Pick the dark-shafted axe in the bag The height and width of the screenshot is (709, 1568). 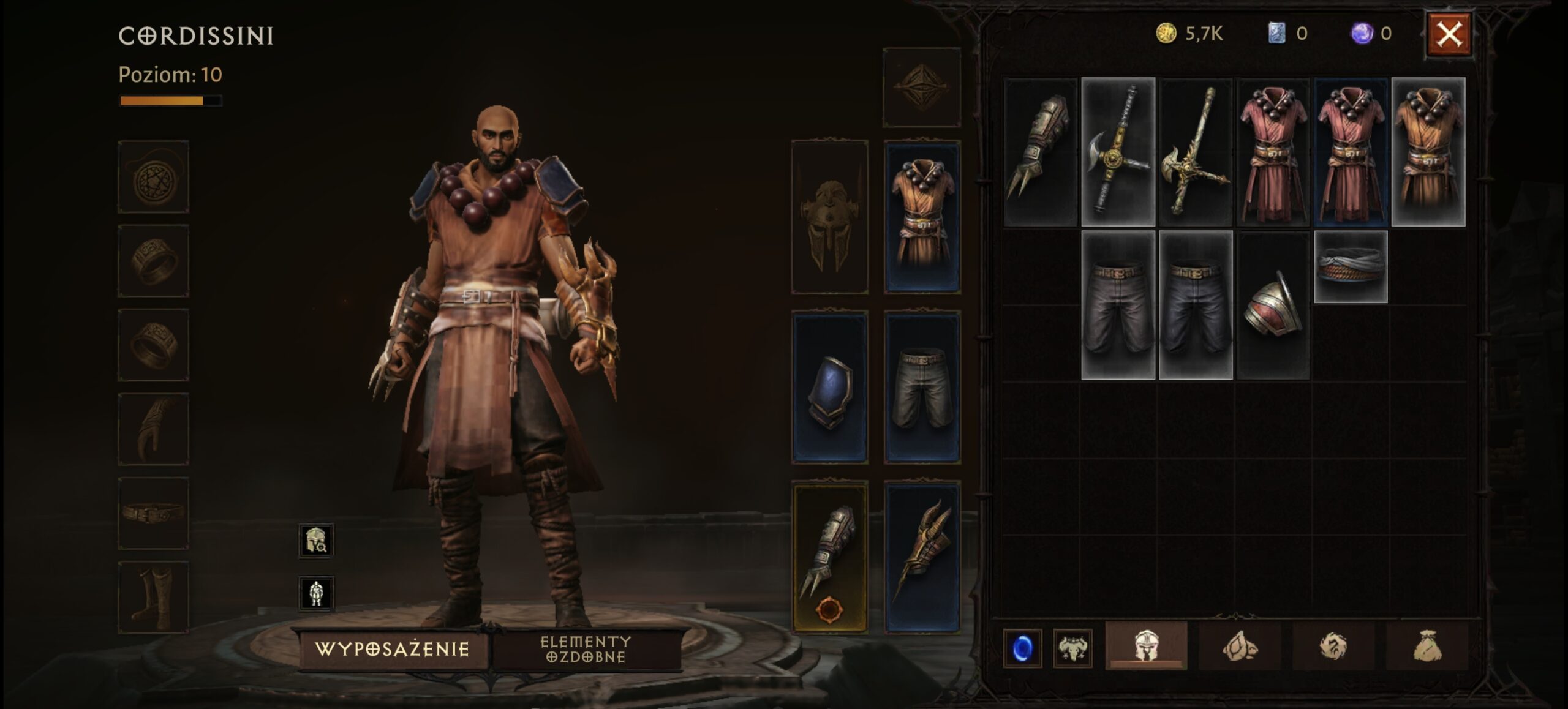point(1118,152)
